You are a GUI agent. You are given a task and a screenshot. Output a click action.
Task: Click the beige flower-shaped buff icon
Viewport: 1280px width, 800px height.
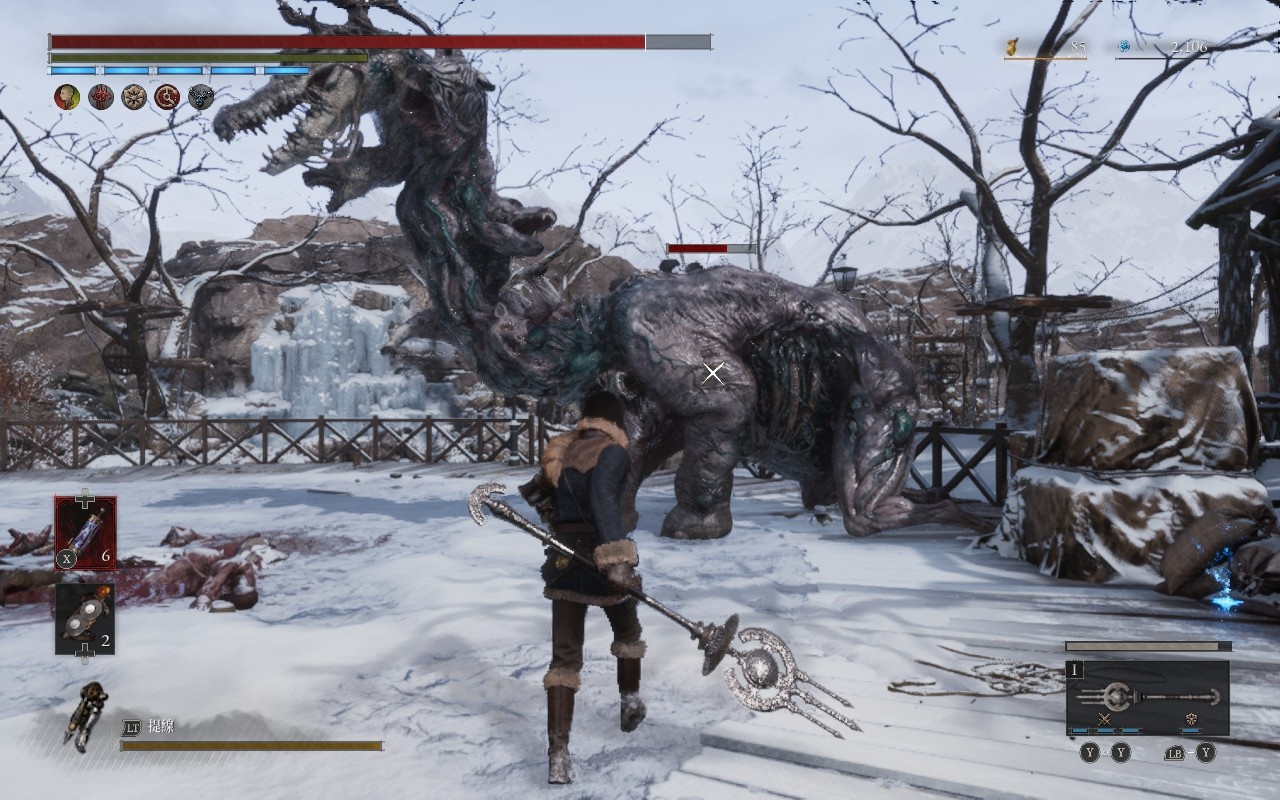coord(134,97)
